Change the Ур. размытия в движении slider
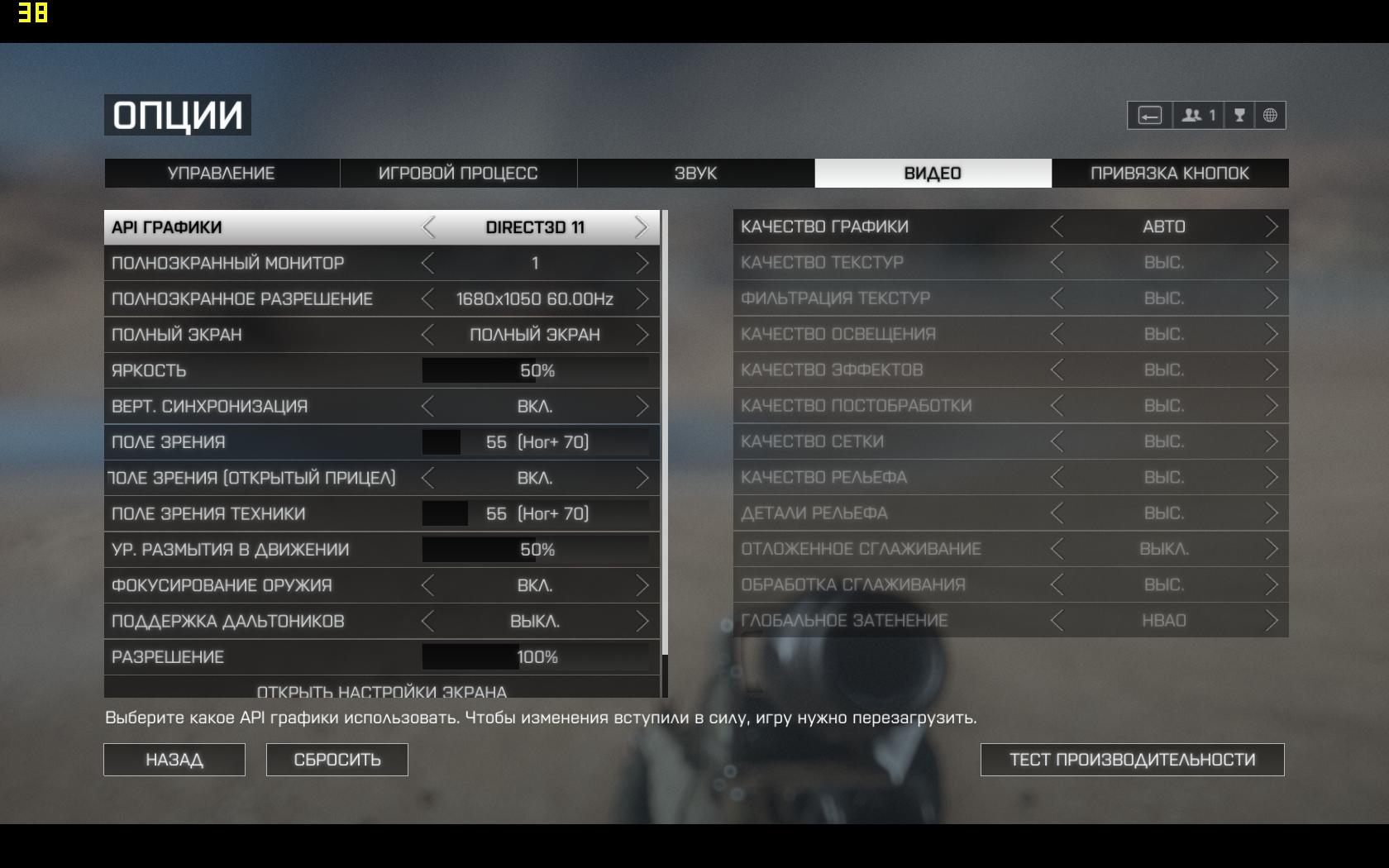 [x=535, y=550]
